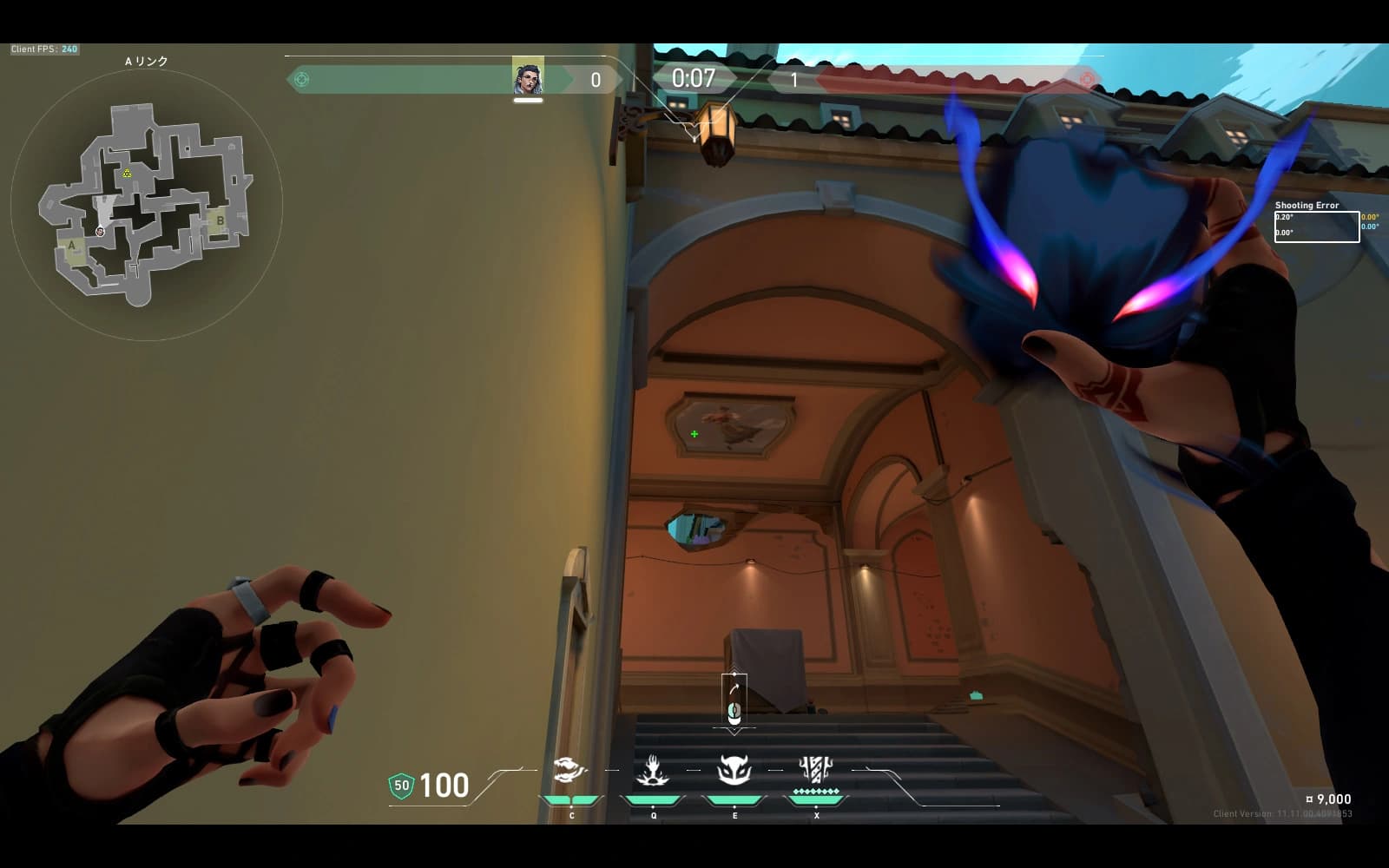Click the minimap in the corner
1389x868 pixels.
point(146,205)
